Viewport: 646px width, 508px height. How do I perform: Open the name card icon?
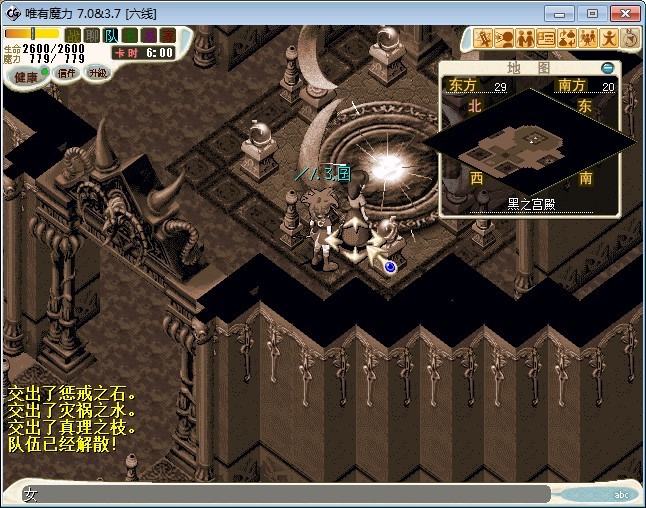pyautogui.click(x=546, y=39)
